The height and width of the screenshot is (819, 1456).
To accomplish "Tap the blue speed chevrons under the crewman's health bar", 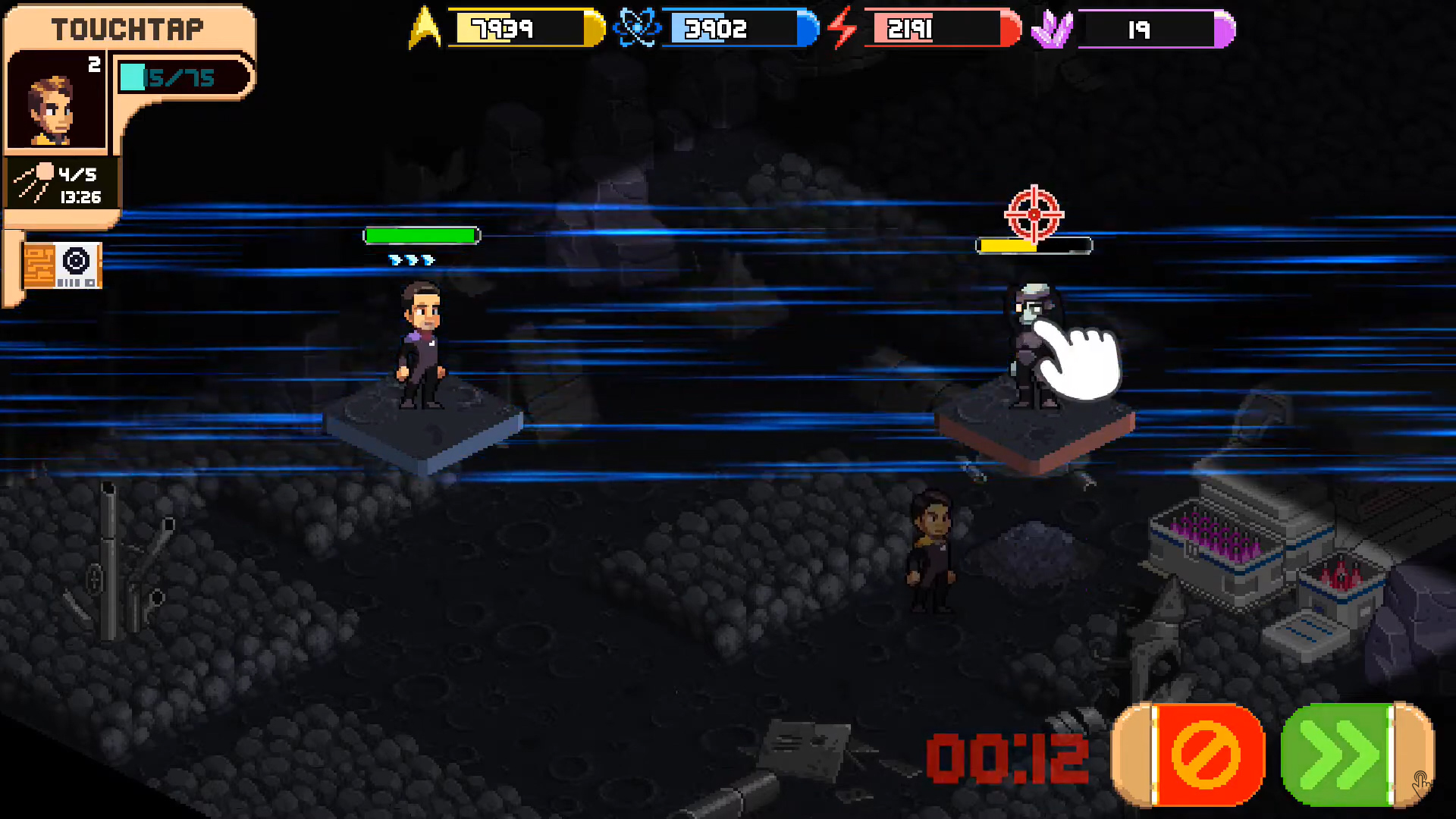I will click(413, 259).
